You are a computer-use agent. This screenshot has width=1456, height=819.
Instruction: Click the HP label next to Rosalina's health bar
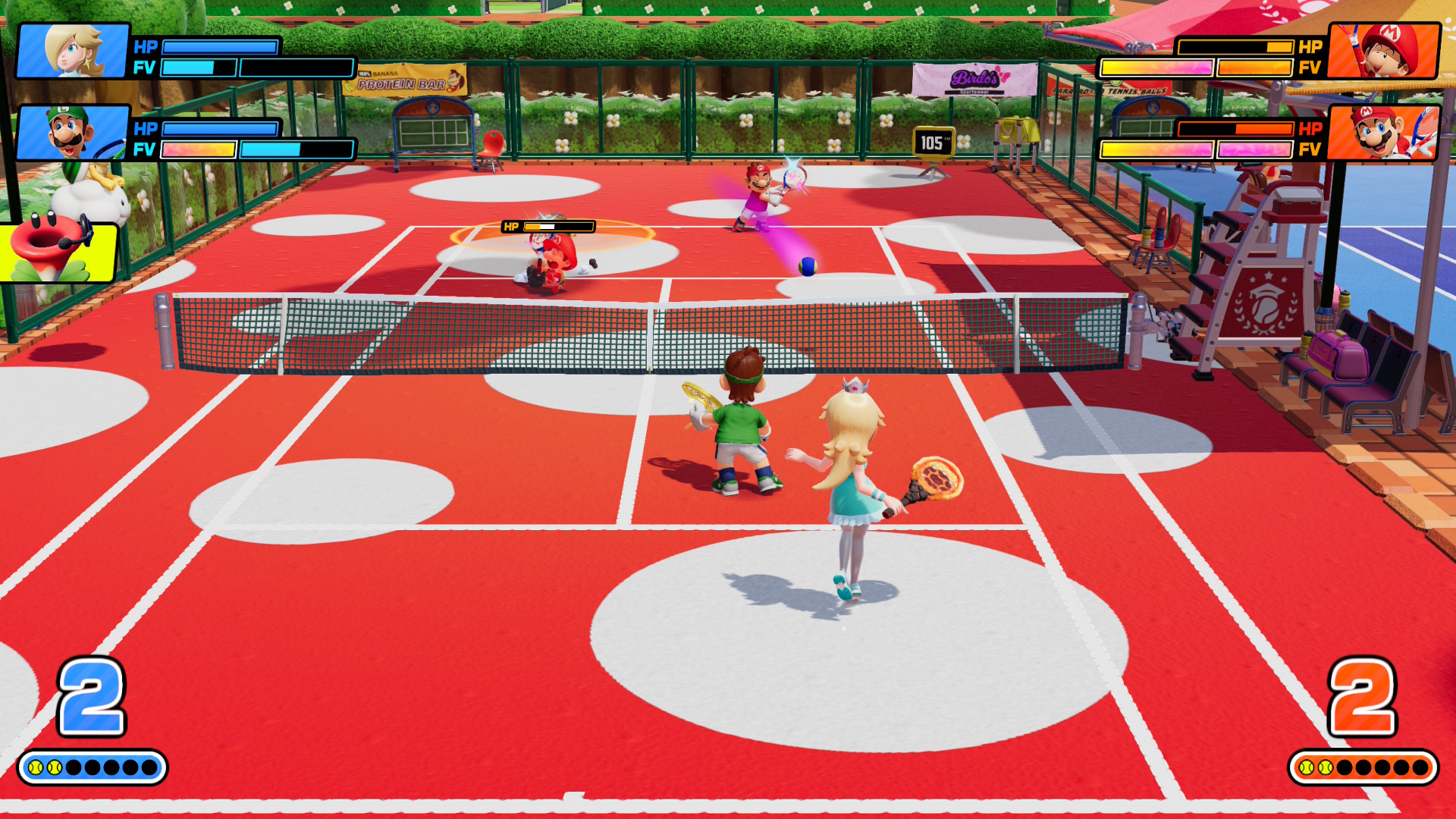144,48
